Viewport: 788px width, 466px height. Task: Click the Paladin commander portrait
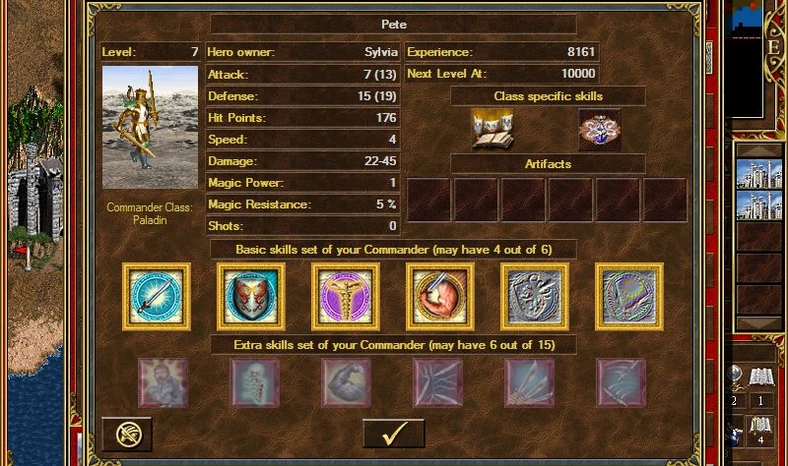(151, 128)
